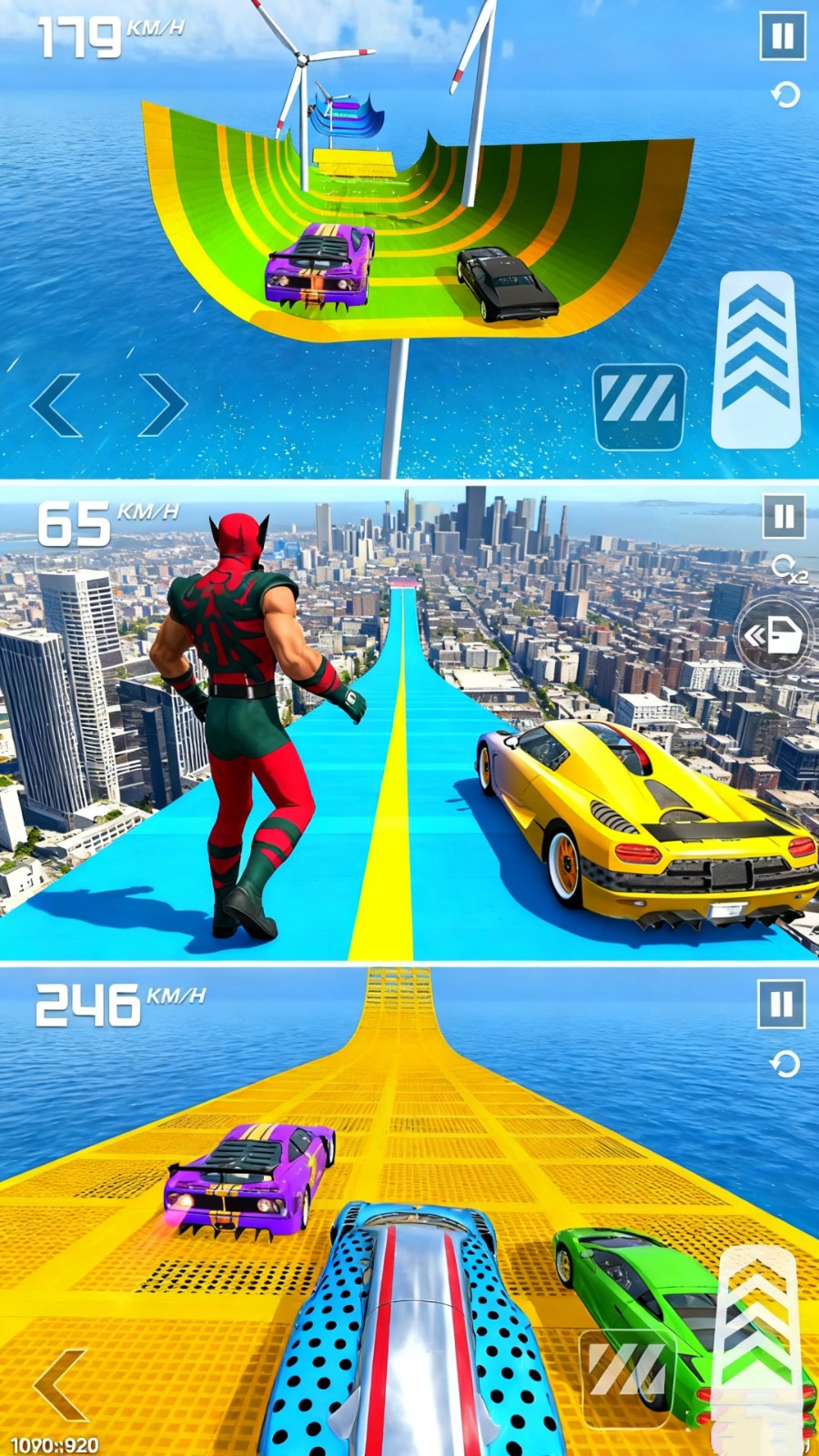Tap the restart arrow under the 179 KM/H pause button

[x=785, y=95]
